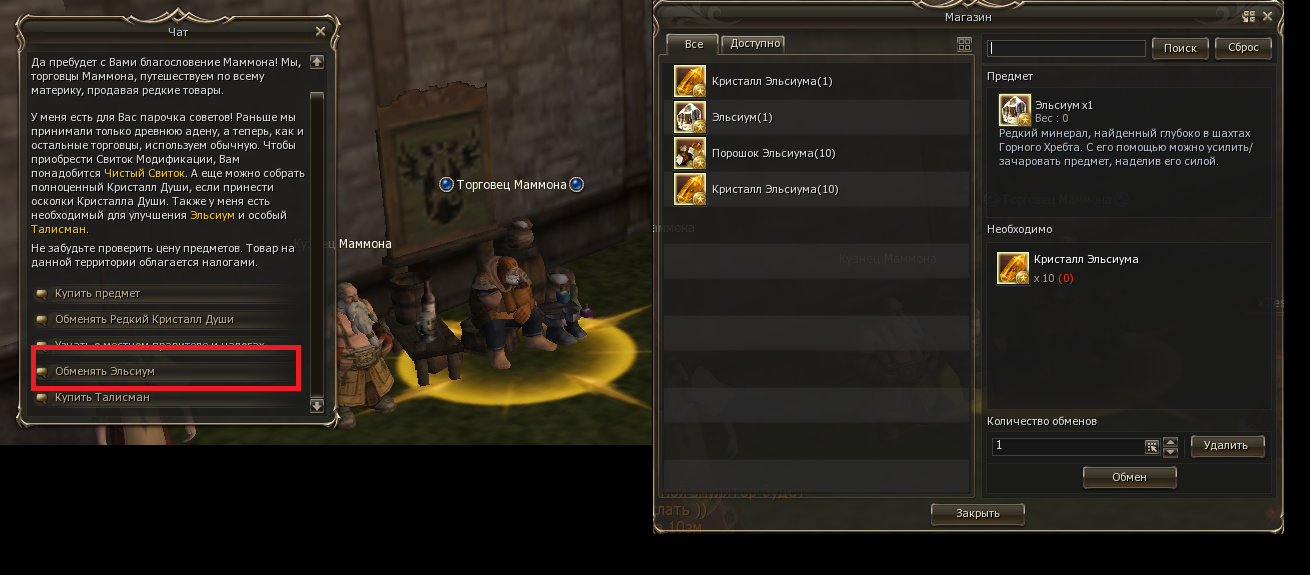Click the Удалить button
Screen dimensions: 1310x575
[x=1226, y=446]
